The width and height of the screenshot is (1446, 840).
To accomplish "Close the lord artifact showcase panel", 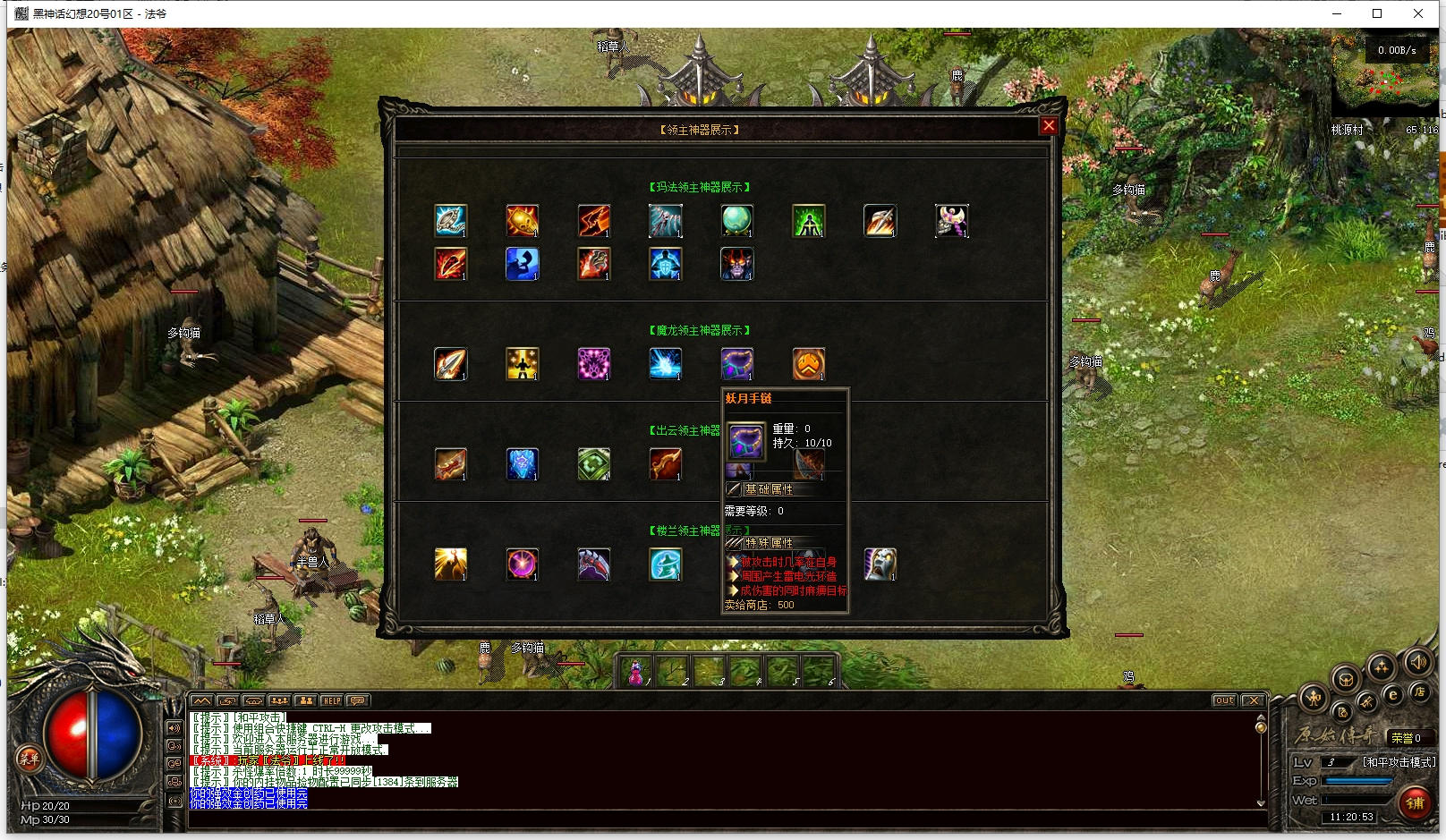I will point(1049,126).
